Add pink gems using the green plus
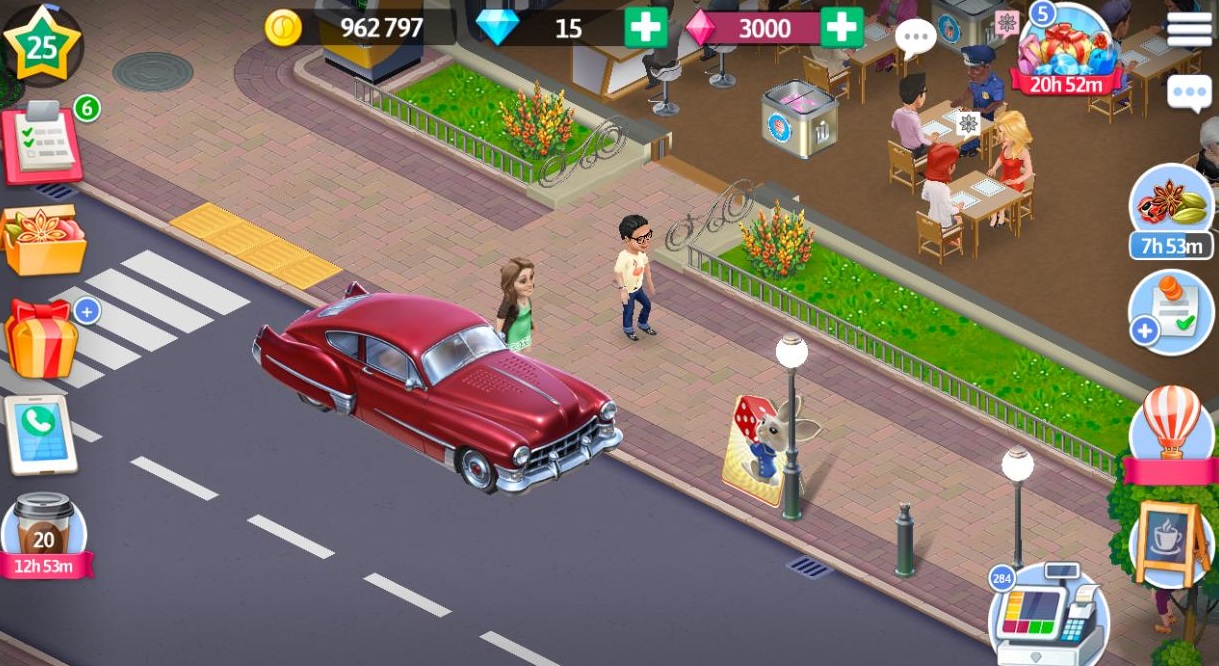1219x666 pixels. click(841, 28)
